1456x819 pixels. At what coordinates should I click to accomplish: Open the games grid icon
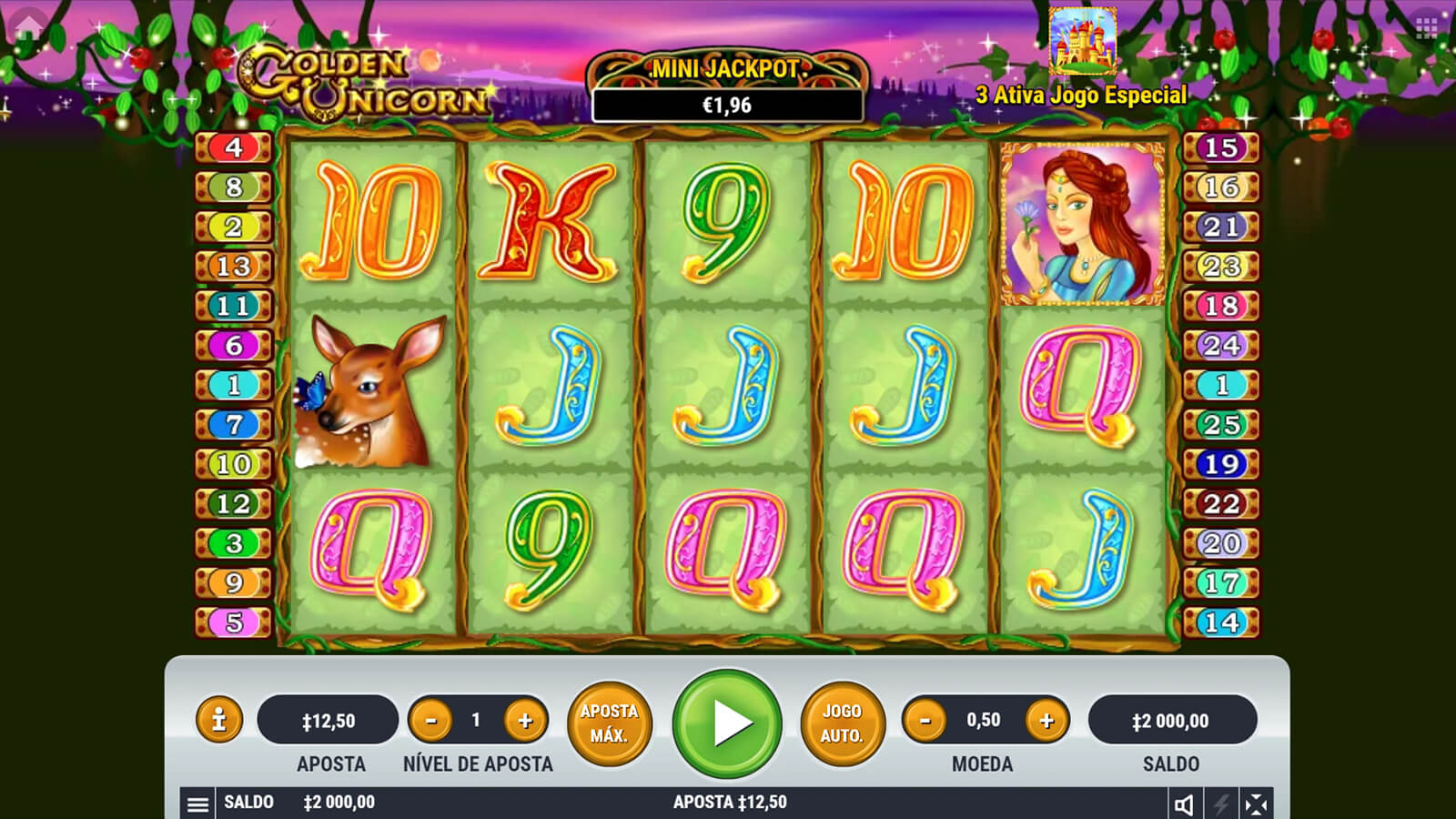pyautogui.click(x=1427, y=27)
